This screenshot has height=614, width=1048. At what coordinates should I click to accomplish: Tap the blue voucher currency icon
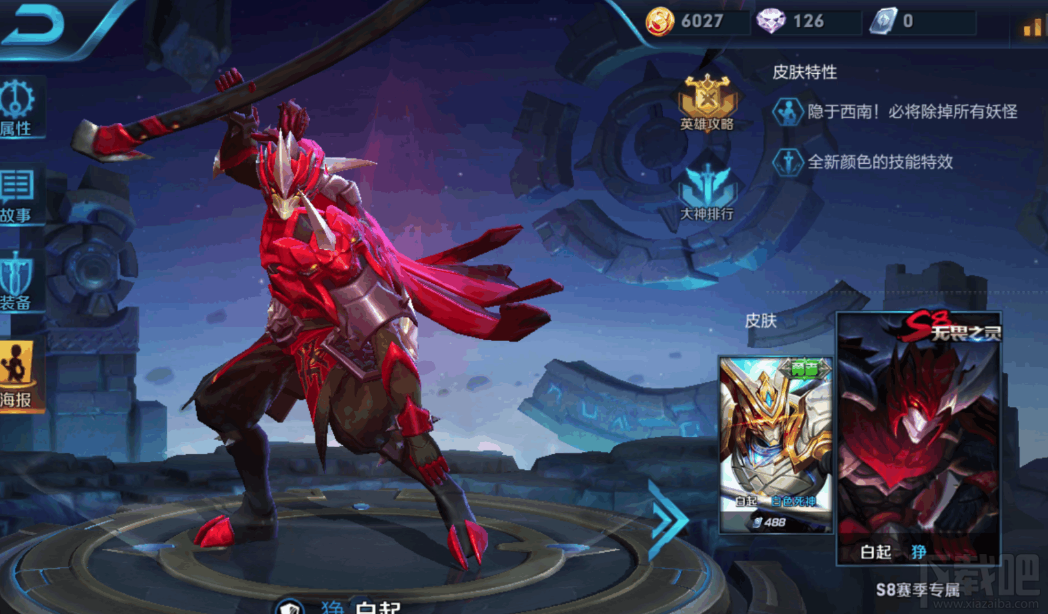[882, 21]
